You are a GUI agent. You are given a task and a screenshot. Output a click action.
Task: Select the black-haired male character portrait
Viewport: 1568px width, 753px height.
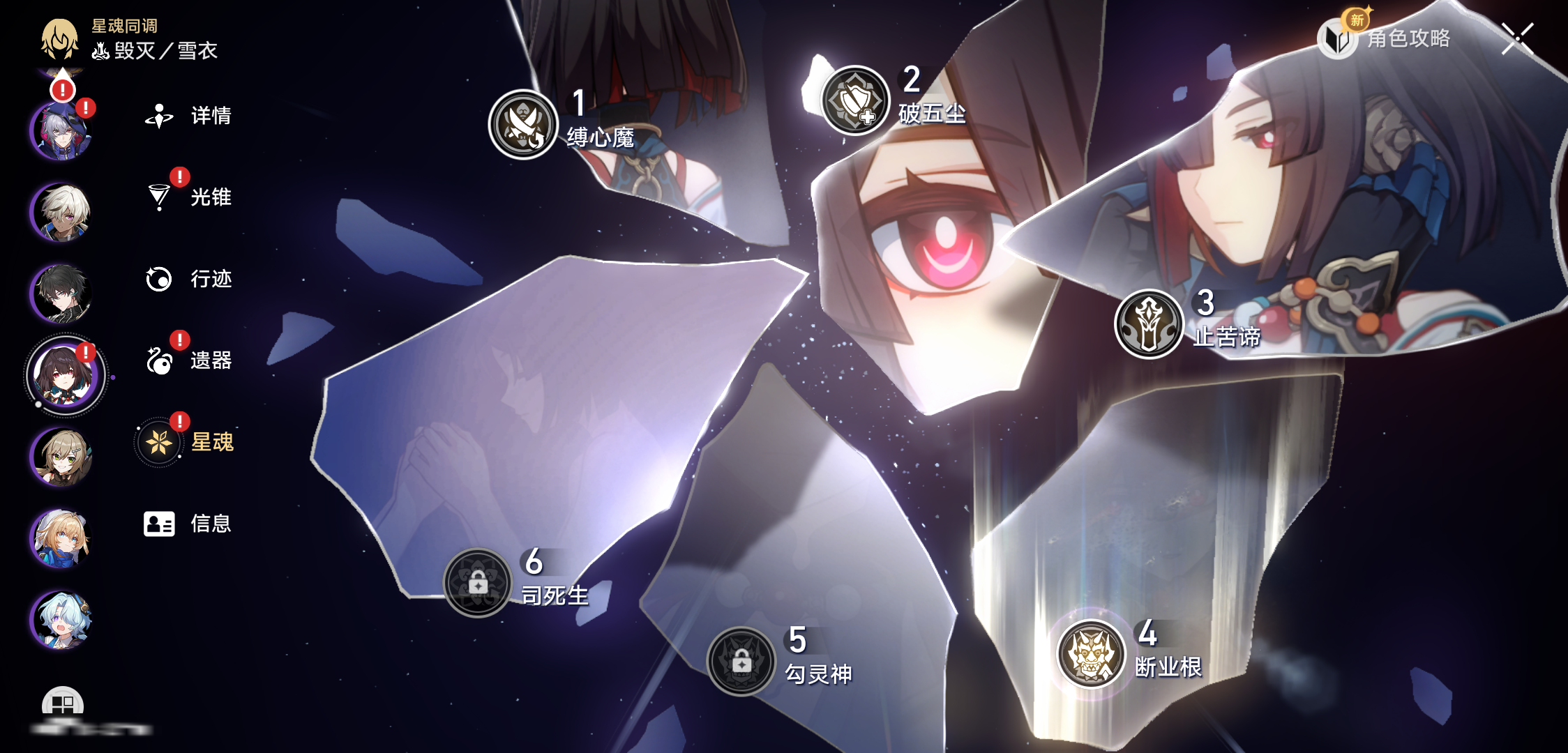61,294
